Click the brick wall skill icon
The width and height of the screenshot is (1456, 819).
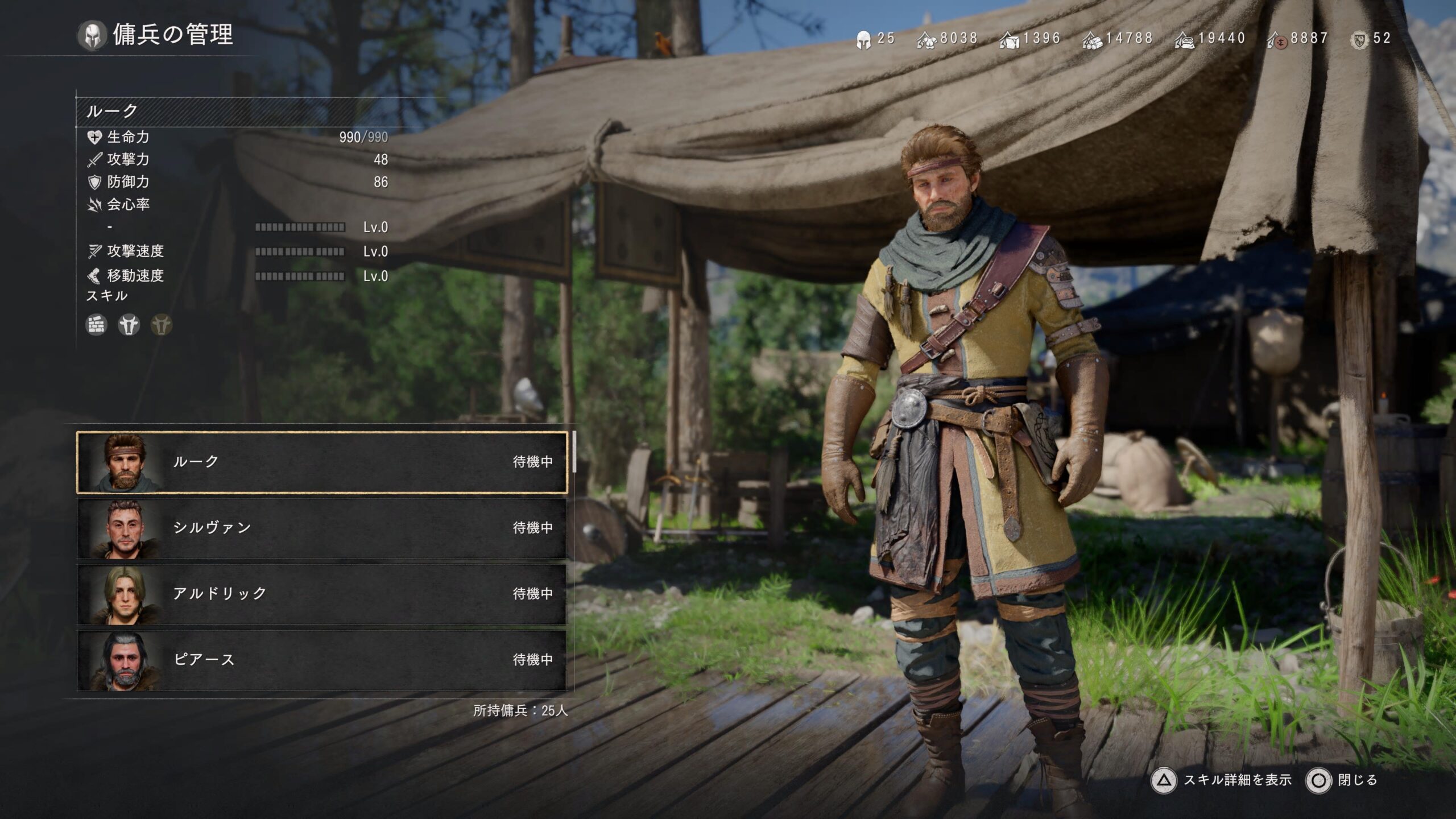pos(96,325)
